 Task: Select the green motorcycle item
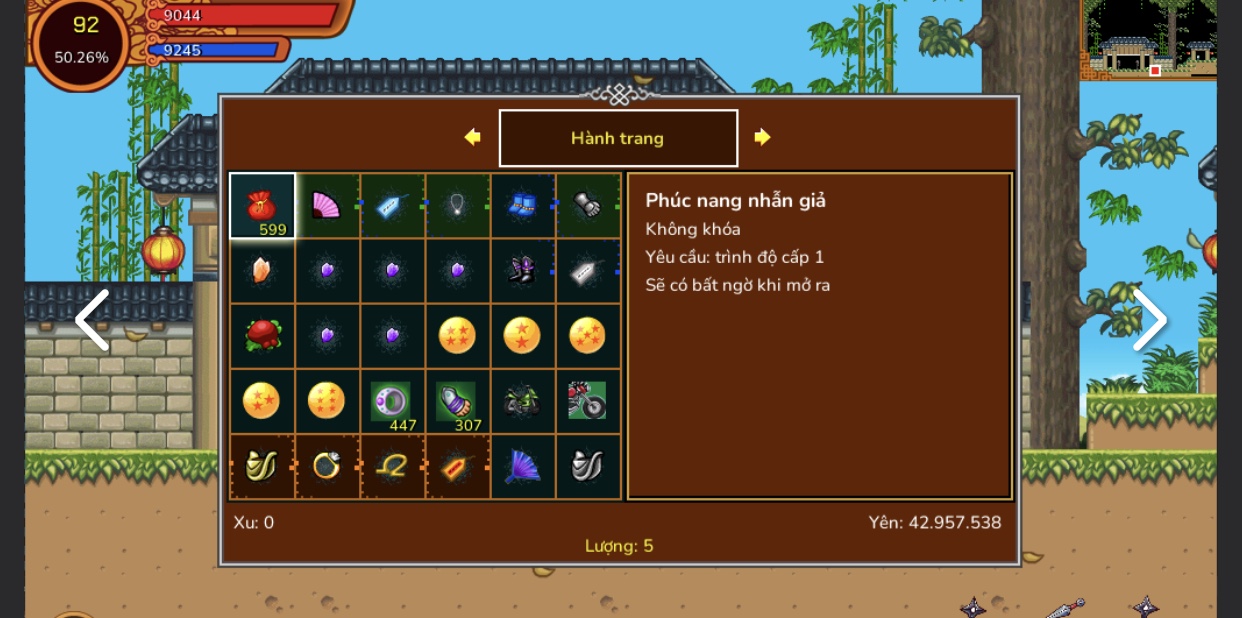[x=522, y=401]
